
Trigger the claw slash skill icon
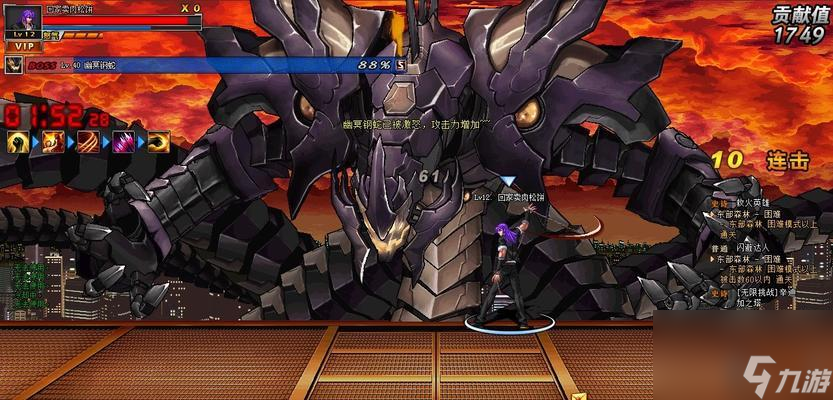coord(88,142)
